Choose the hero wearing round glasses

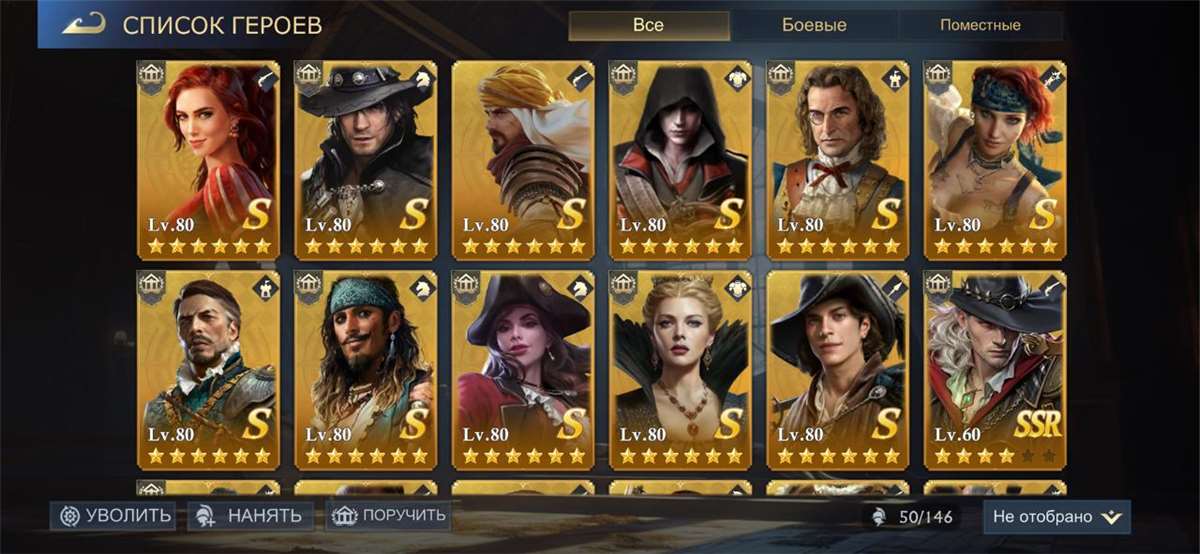click(838, 160)
